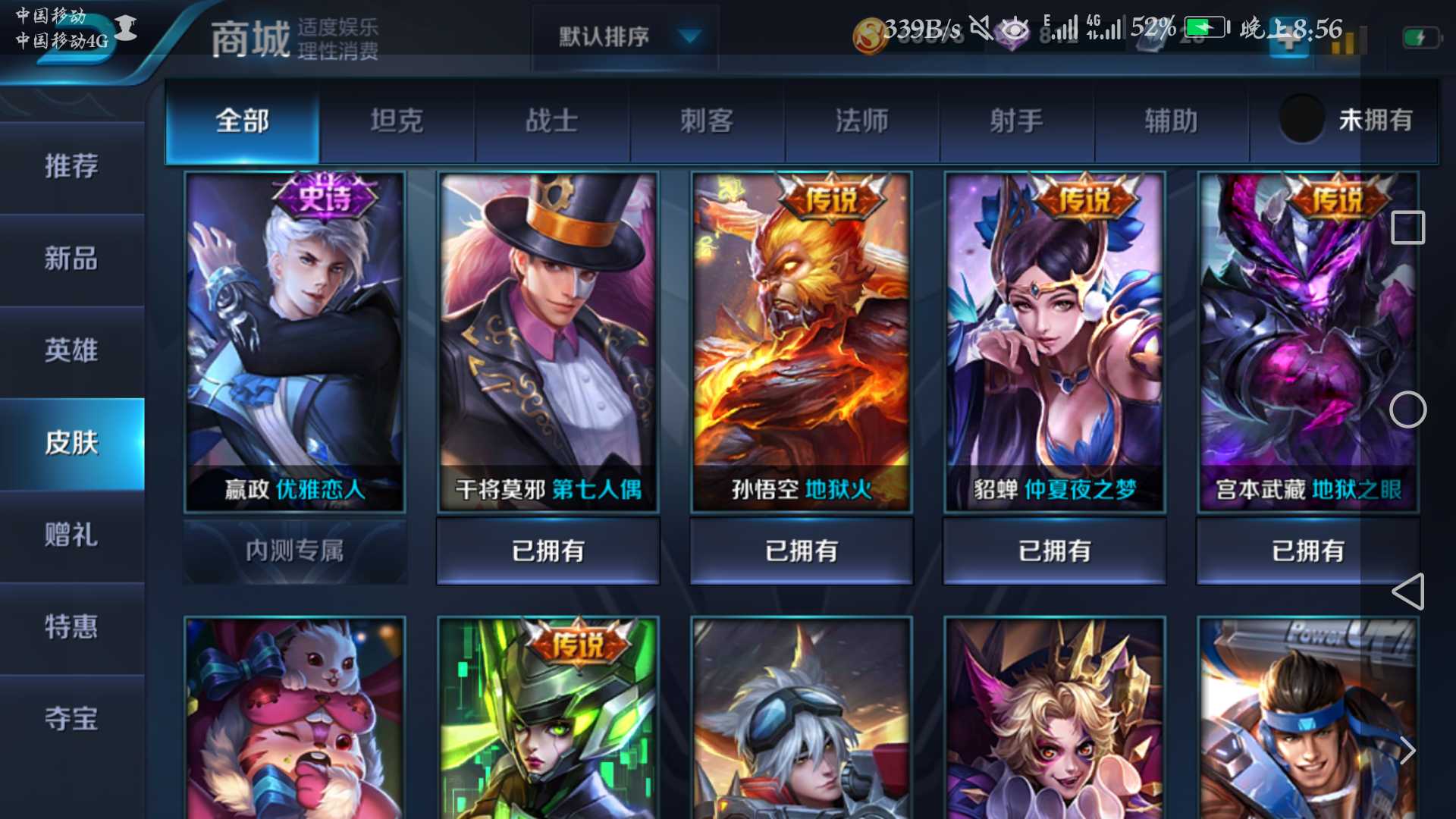
Task: Open the 英雄 section in sidebar
Action: [x=72, y=351]
